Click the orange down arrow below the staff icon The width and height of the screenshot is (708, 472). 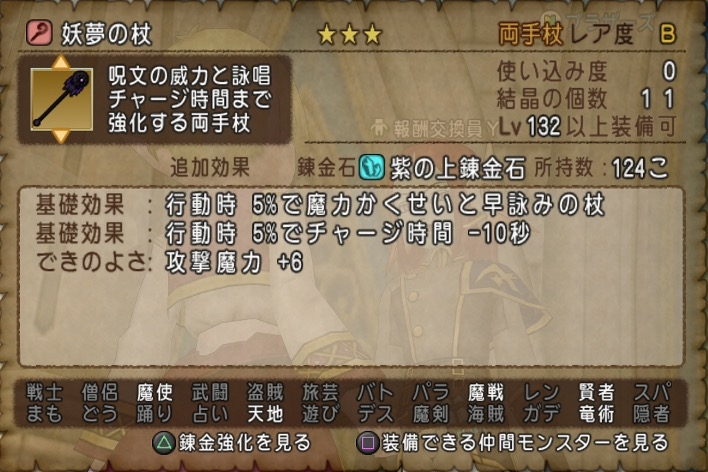pos(59,135)
